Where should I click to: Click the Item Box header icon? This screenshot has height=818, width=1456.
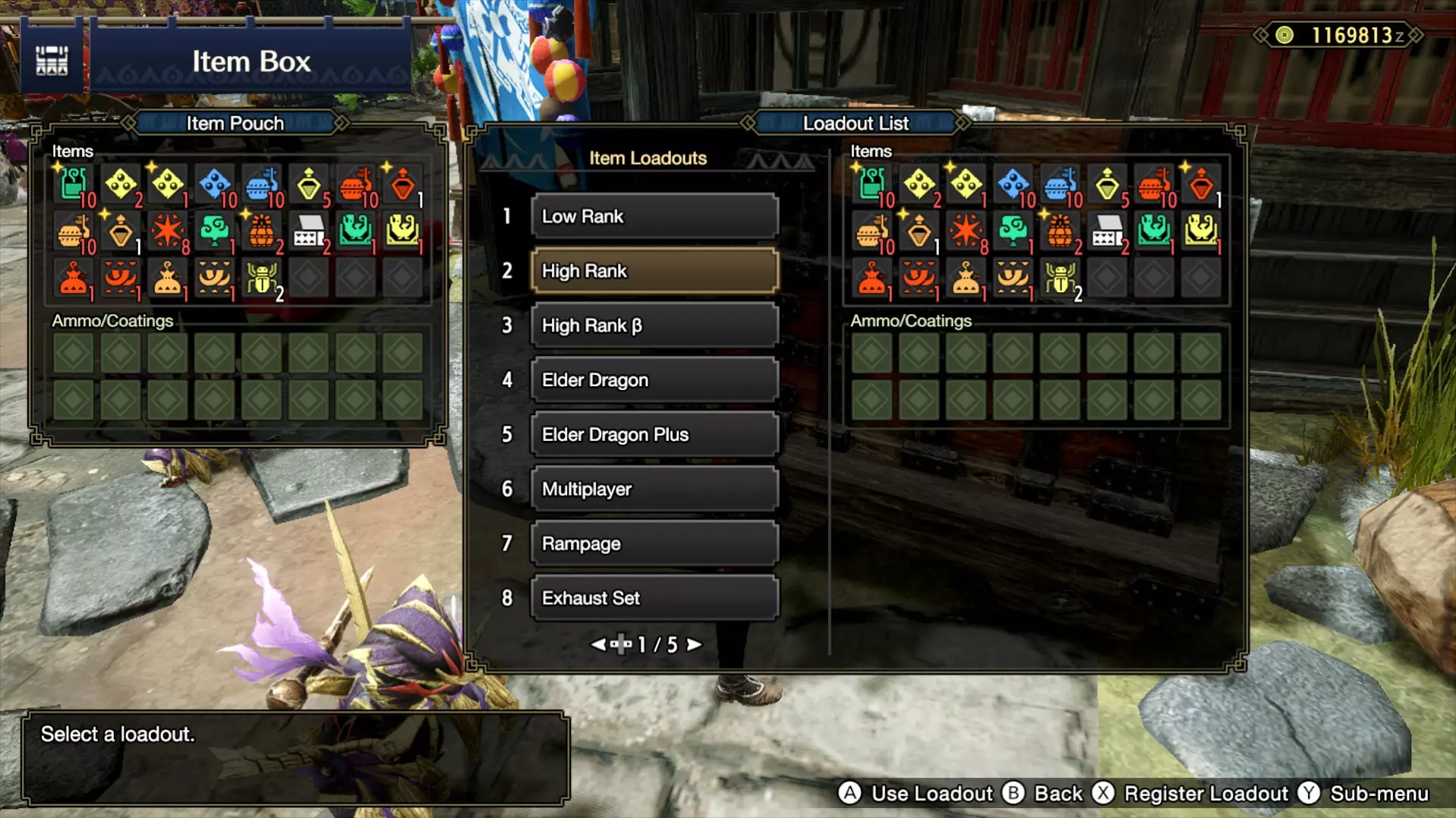(52, 61)
